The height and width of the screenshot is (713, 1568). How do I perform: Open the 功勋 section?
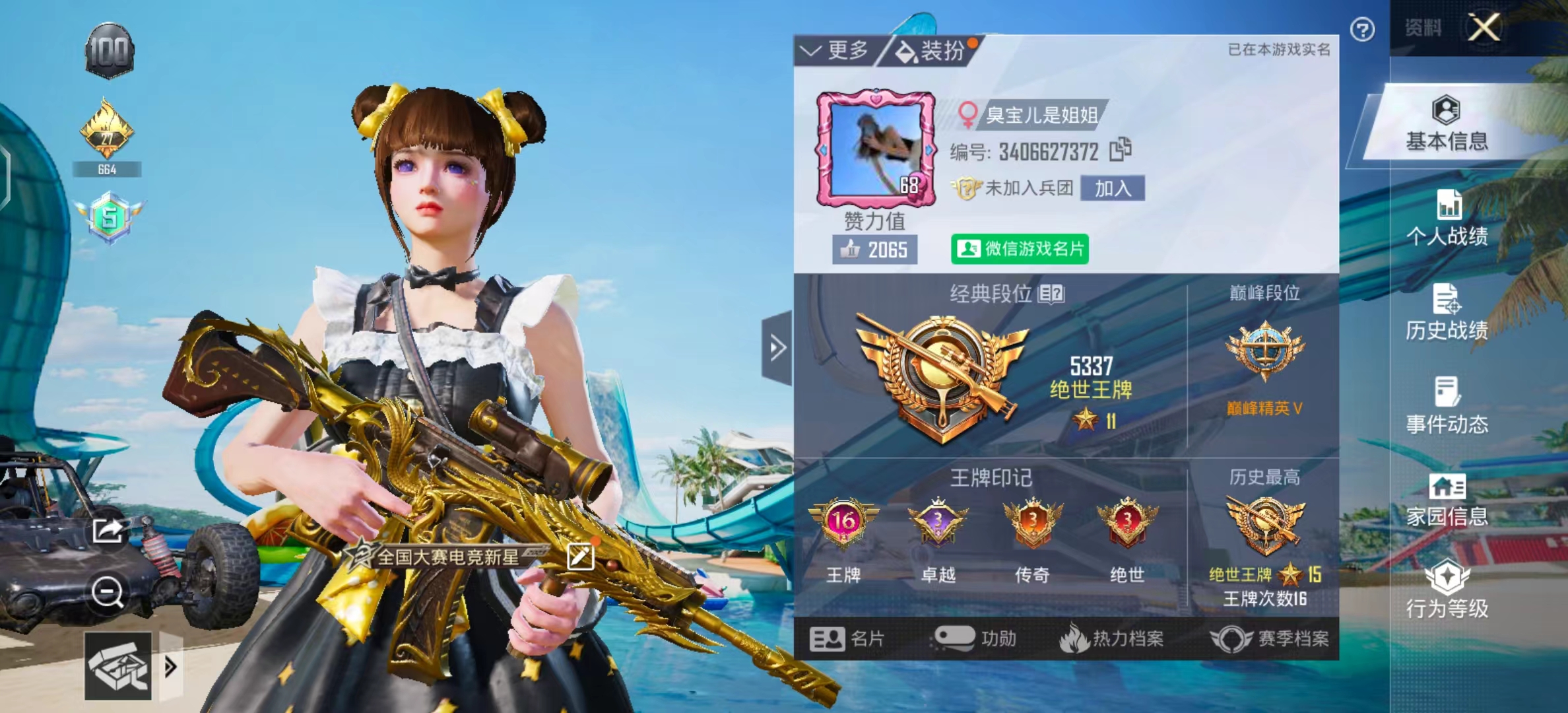coord(974,638)
